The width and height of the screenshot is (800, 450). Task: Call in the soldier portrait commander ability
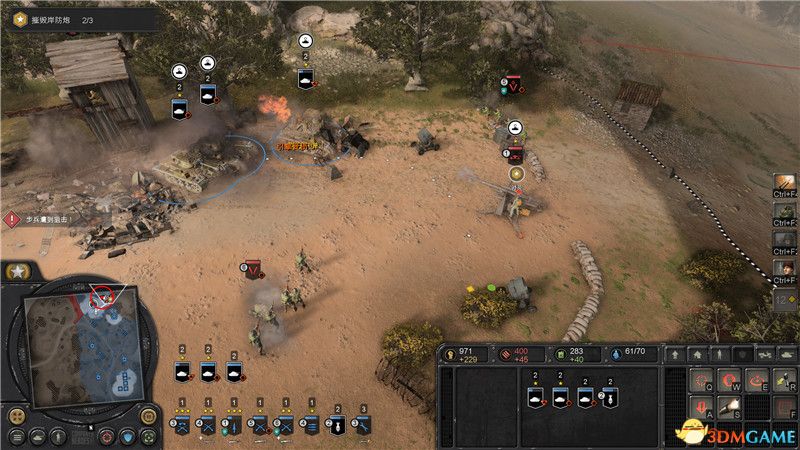pos(785,270)
